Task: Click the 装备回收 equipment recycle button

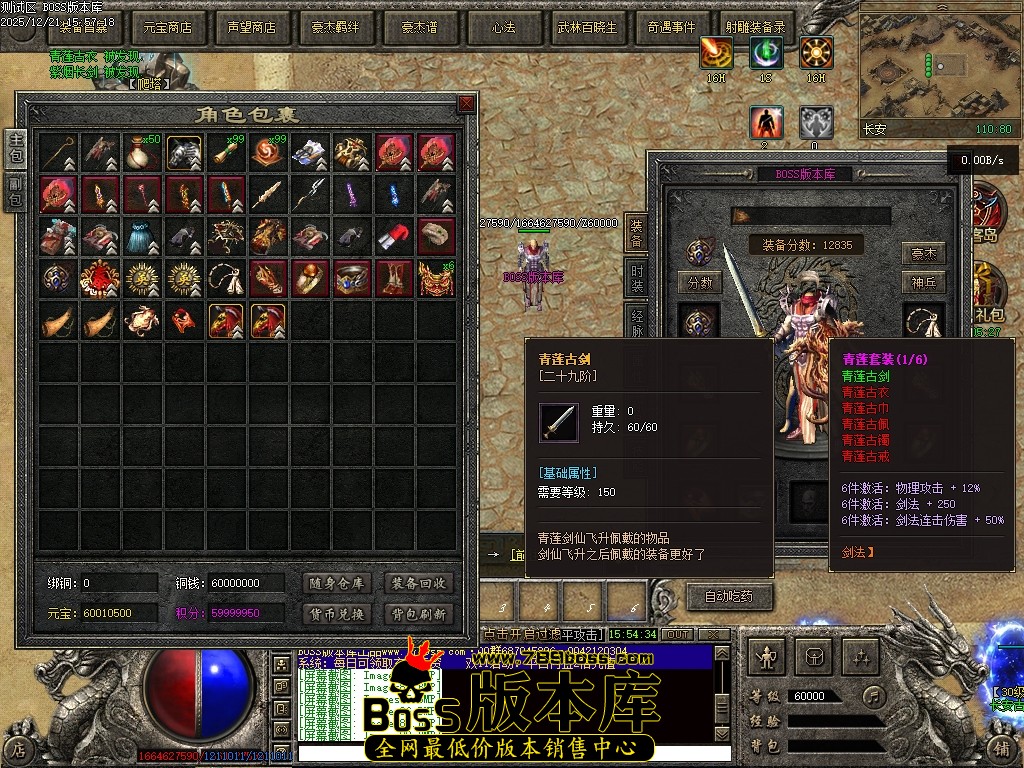Action: [419, 583]
